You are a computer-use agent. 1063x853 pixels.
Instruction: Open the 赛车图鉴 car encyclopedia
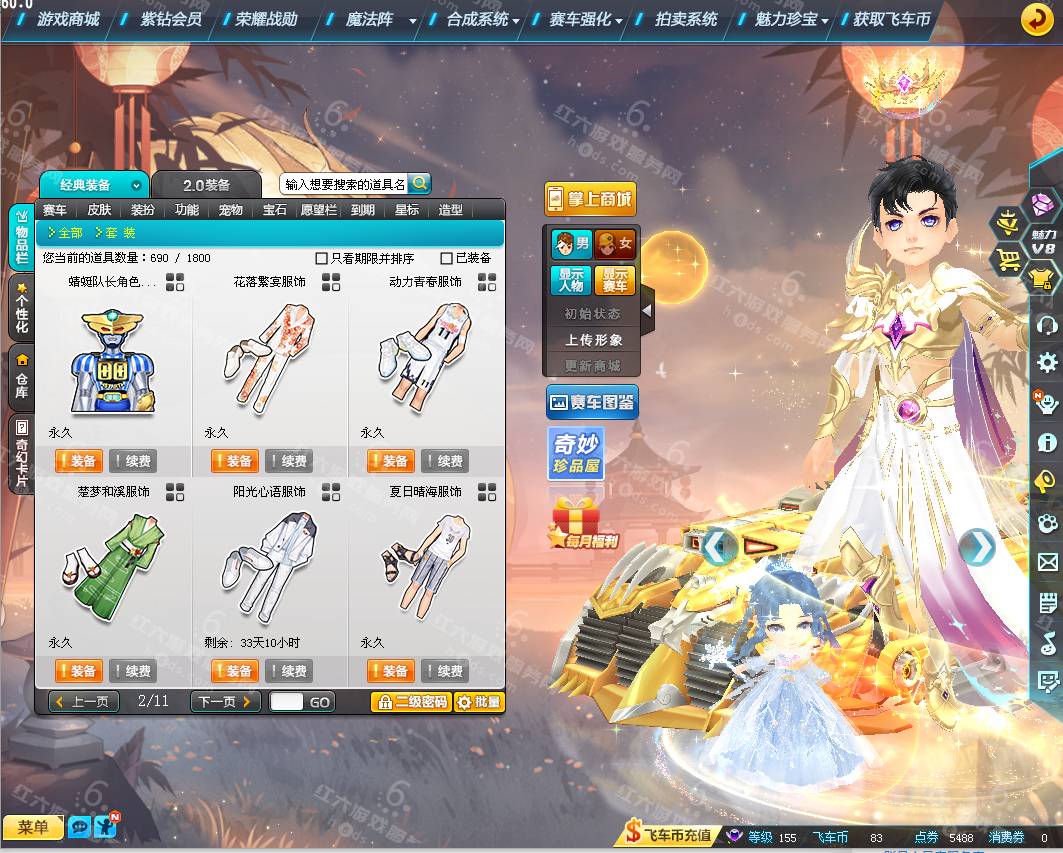click(x=592, y=403)
